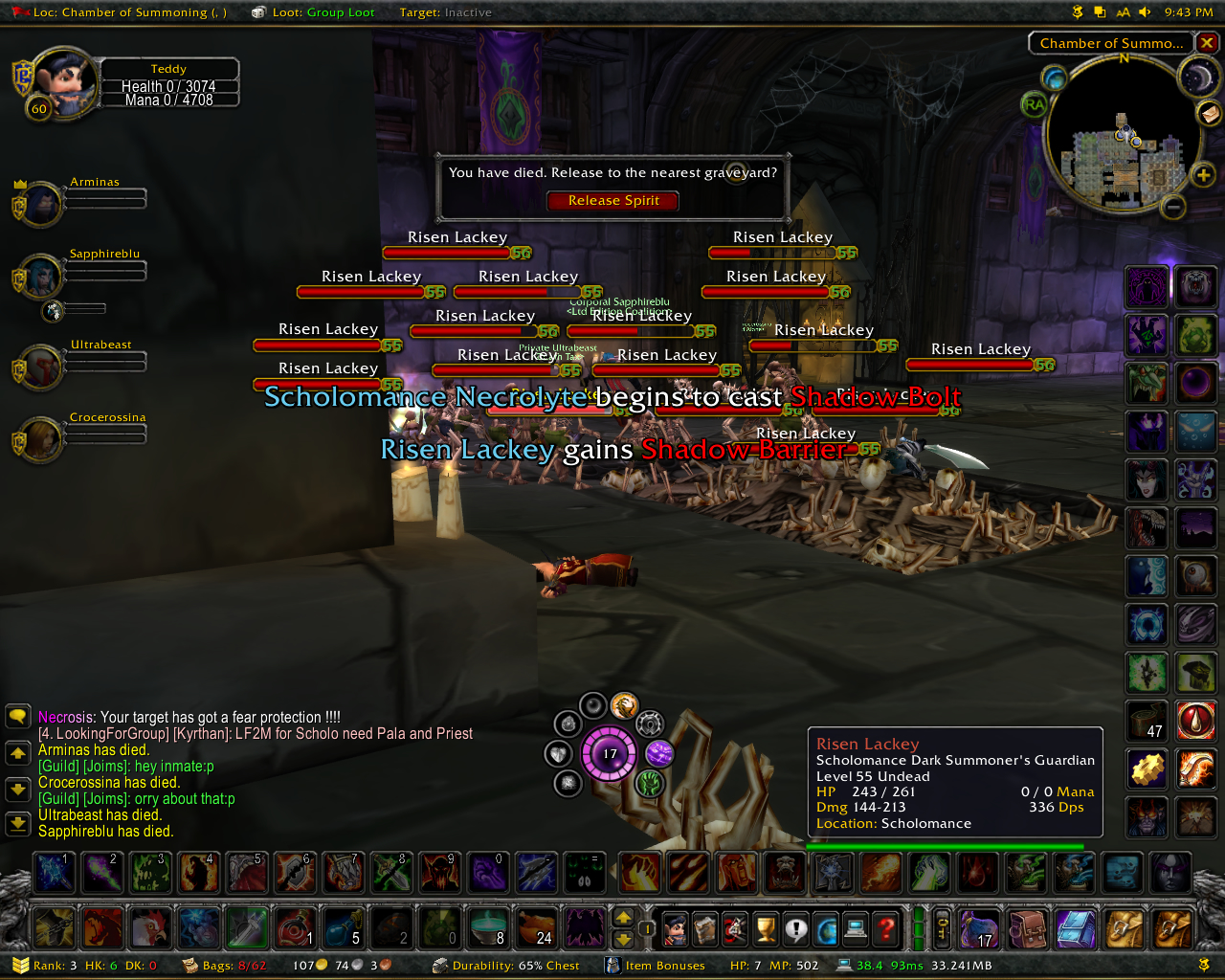This screenshot has height=980, width=1225.
Task: Click the crescent moon day-night indicator
Action: (1196, 78)
